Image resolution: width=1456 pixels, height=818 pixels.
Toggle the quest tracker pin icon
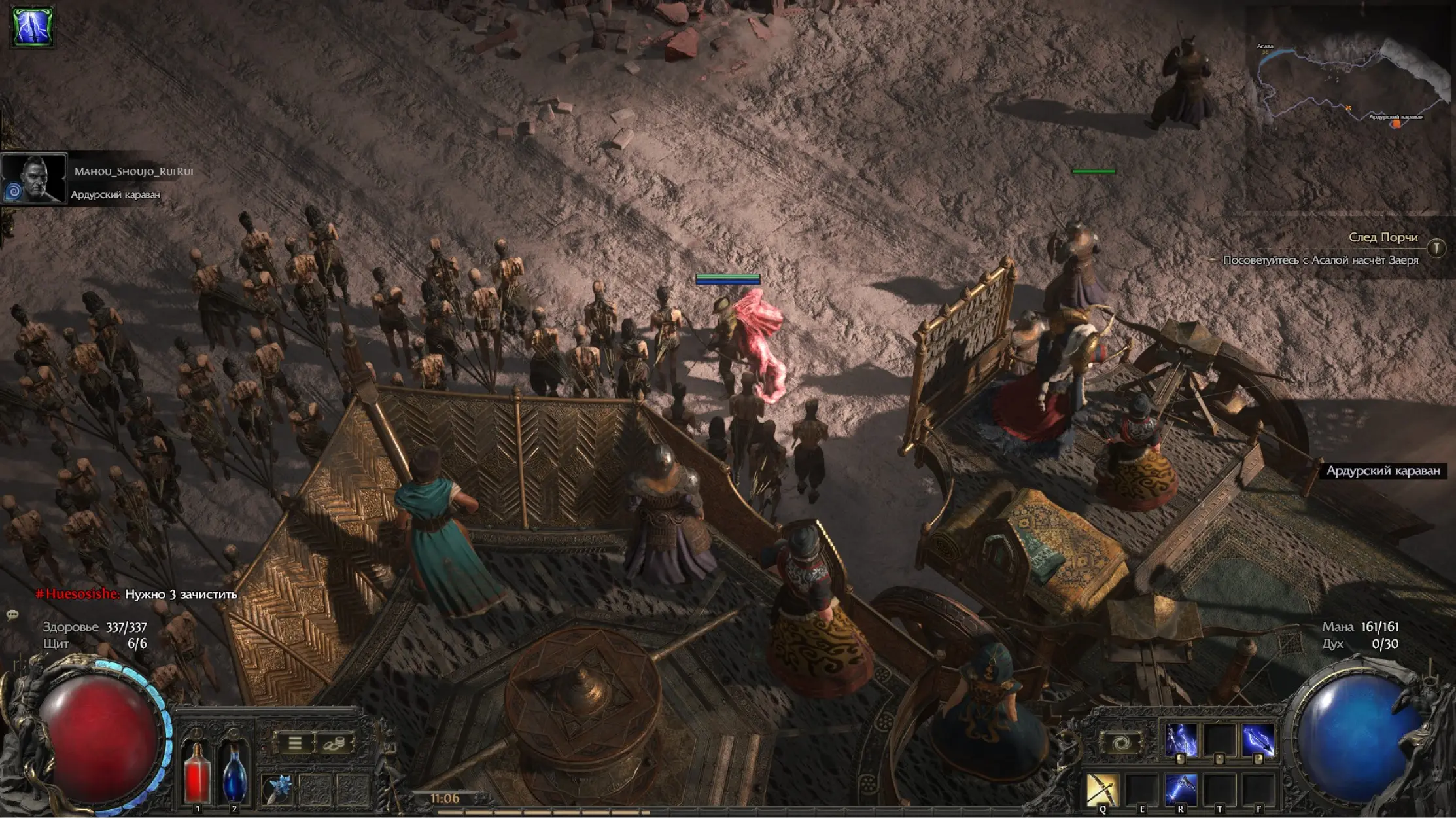point(1436,247)
